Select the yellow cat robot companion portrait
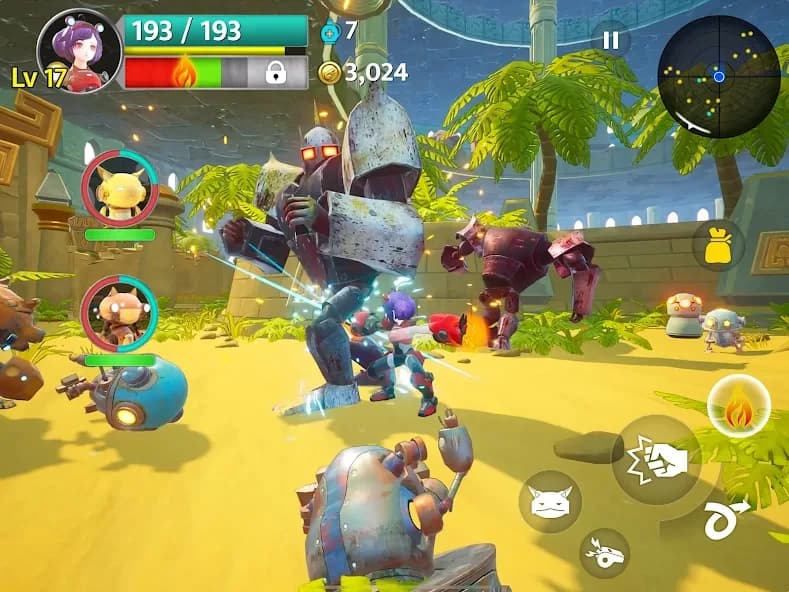This screenshot has height=592, width=789. click(119, 187)
